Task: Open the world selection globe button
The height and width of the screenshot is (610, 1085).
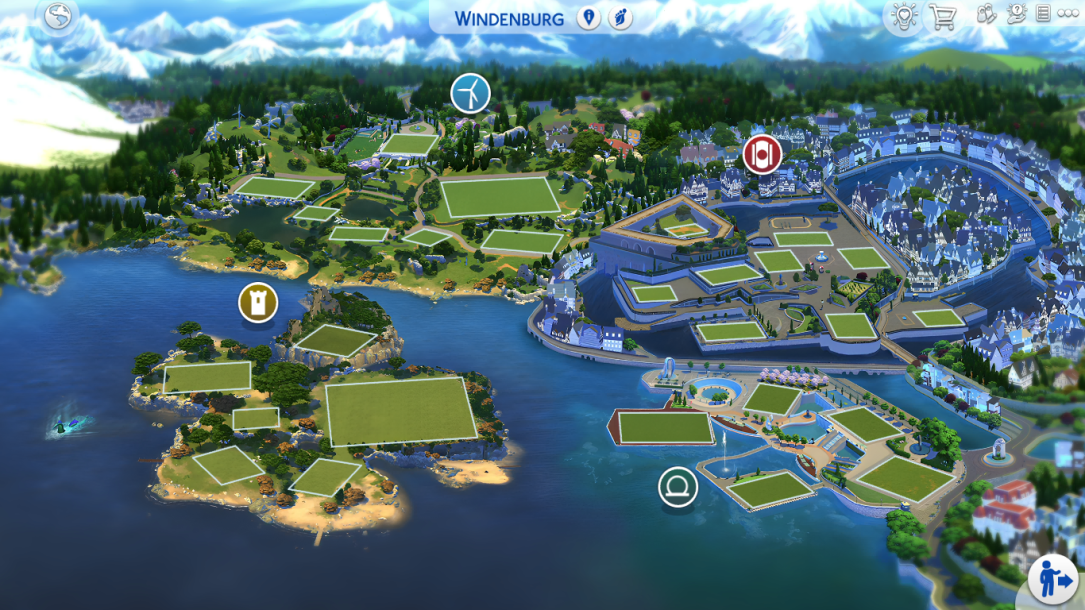Action: [x=59, y=16]
